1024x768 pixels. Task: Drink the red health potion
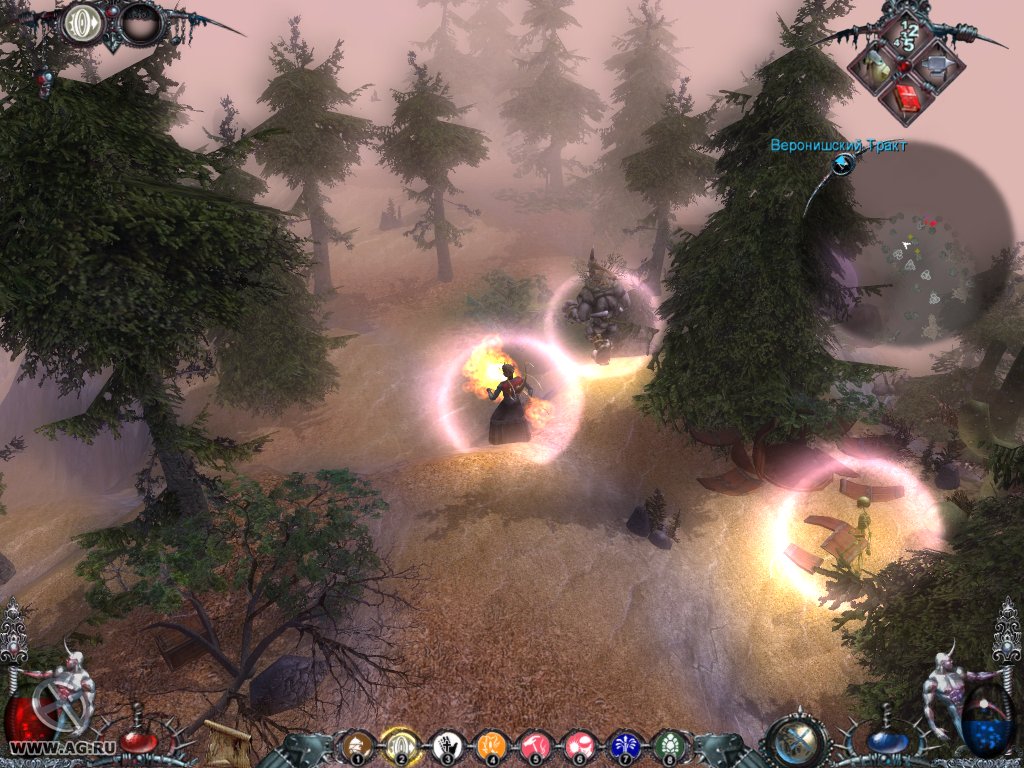137,741
